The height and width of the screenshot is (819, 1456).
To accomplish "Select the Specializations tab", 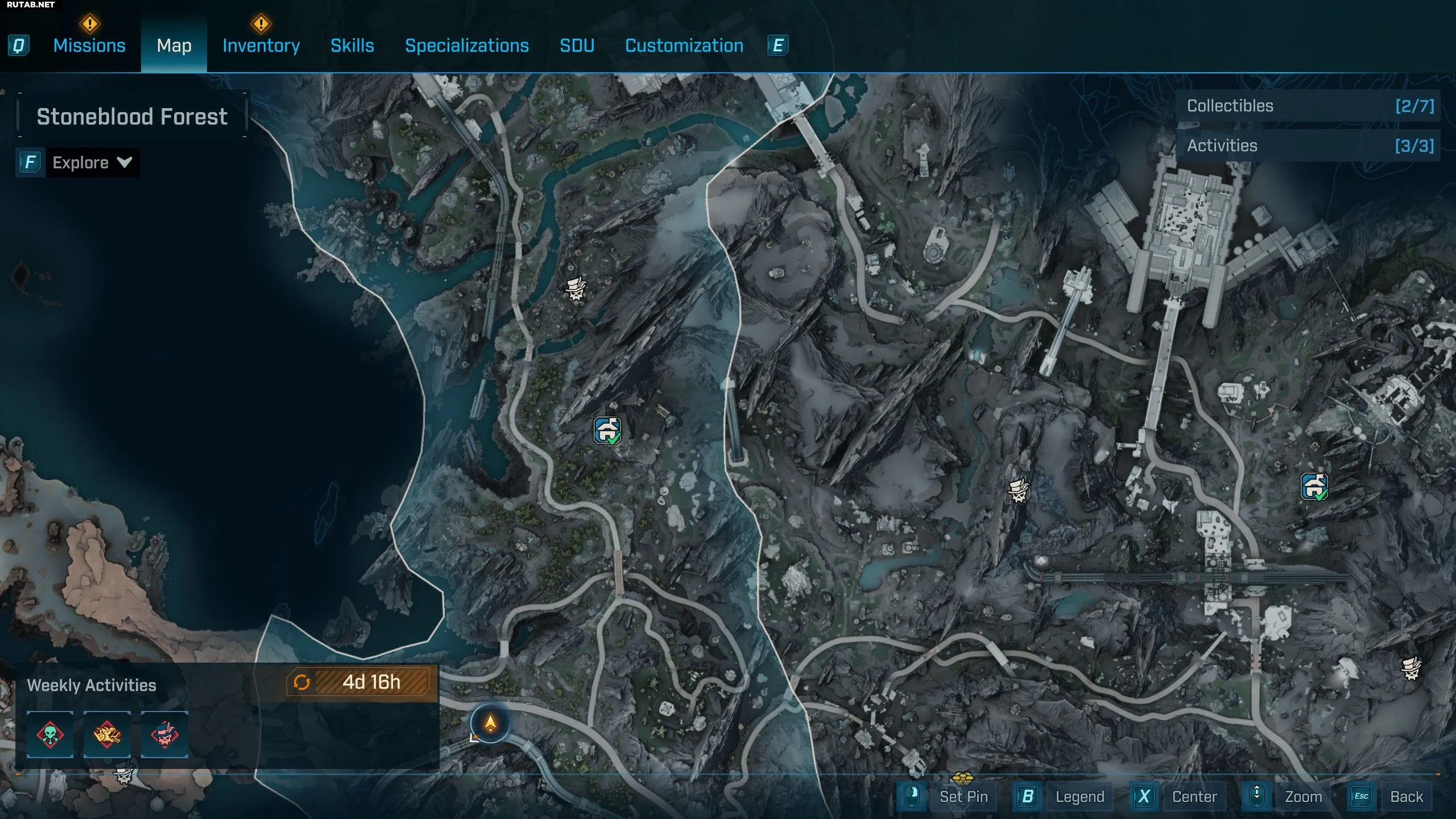I will tap(466, 45).
